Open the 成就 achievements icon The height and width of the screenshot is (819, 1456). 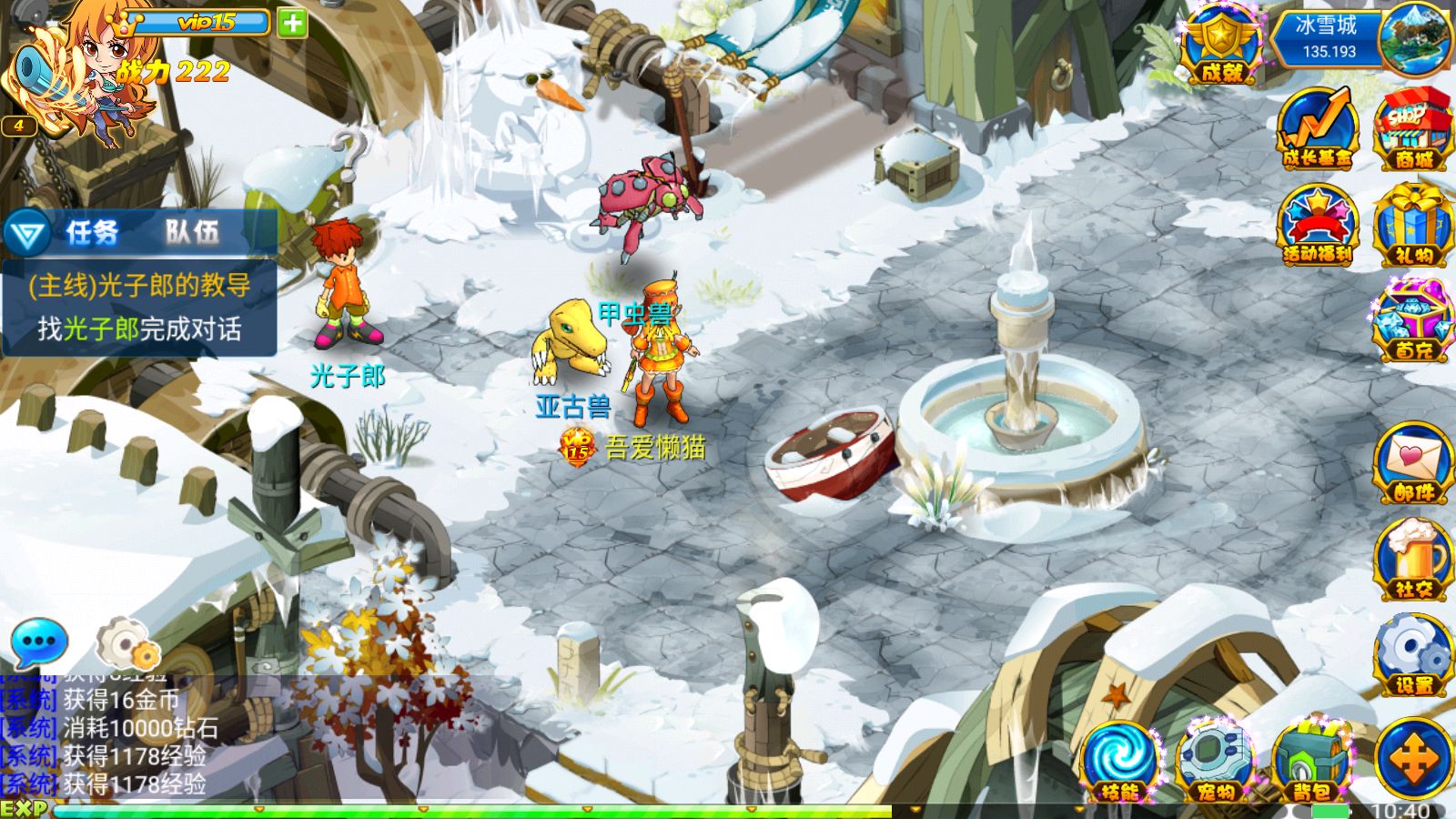coord(1221,45)
